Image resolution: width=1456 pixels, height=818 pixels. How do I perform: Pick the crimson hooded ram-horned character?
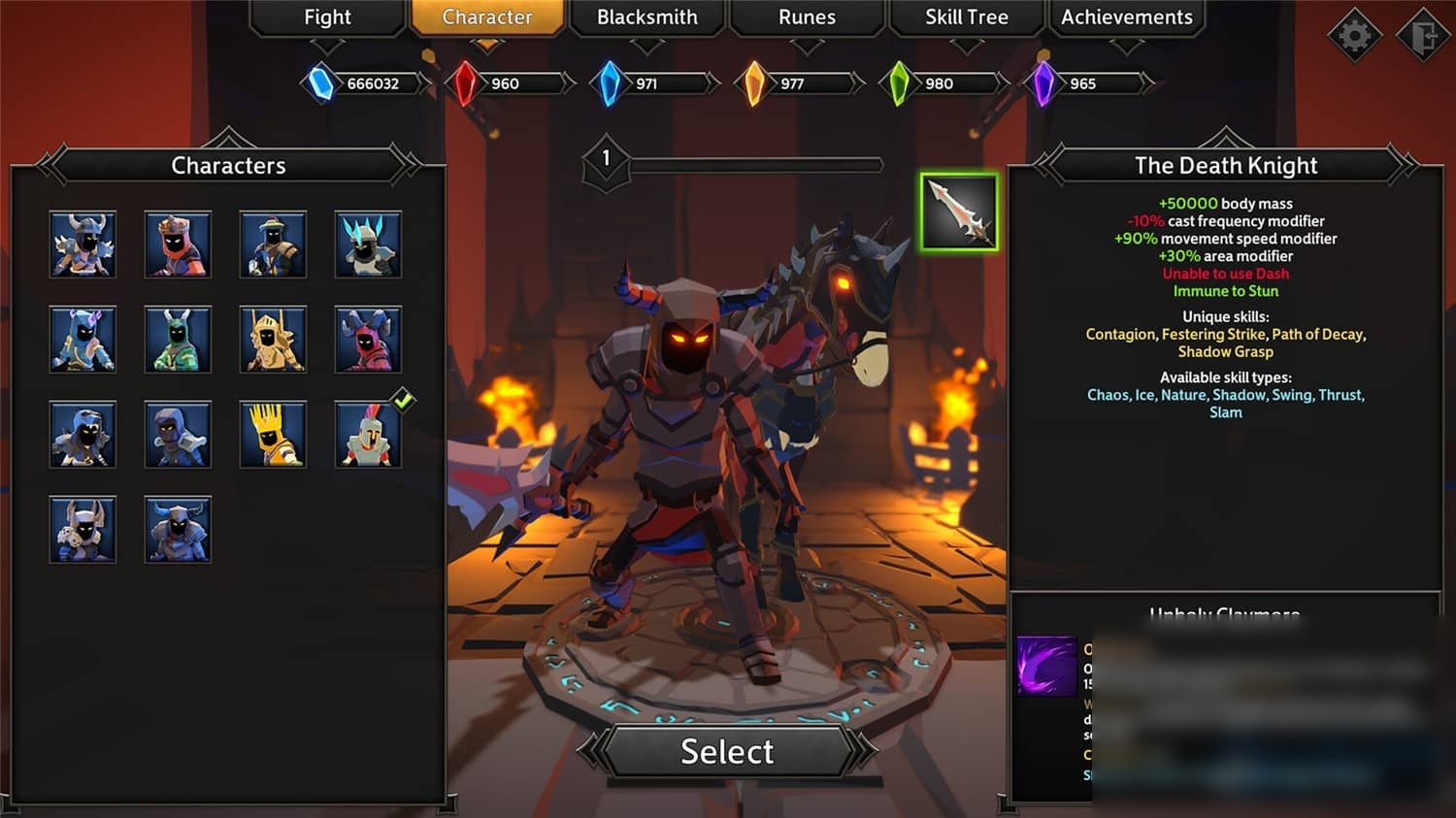click(368, 340)
